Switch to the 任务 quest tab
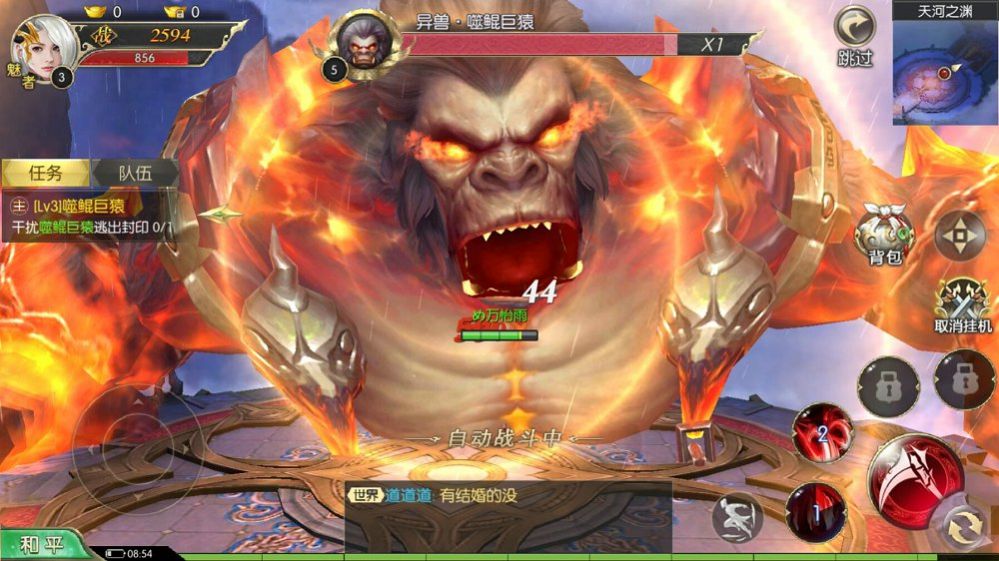This screenshot has width=999, height=561. click(46, 173)
